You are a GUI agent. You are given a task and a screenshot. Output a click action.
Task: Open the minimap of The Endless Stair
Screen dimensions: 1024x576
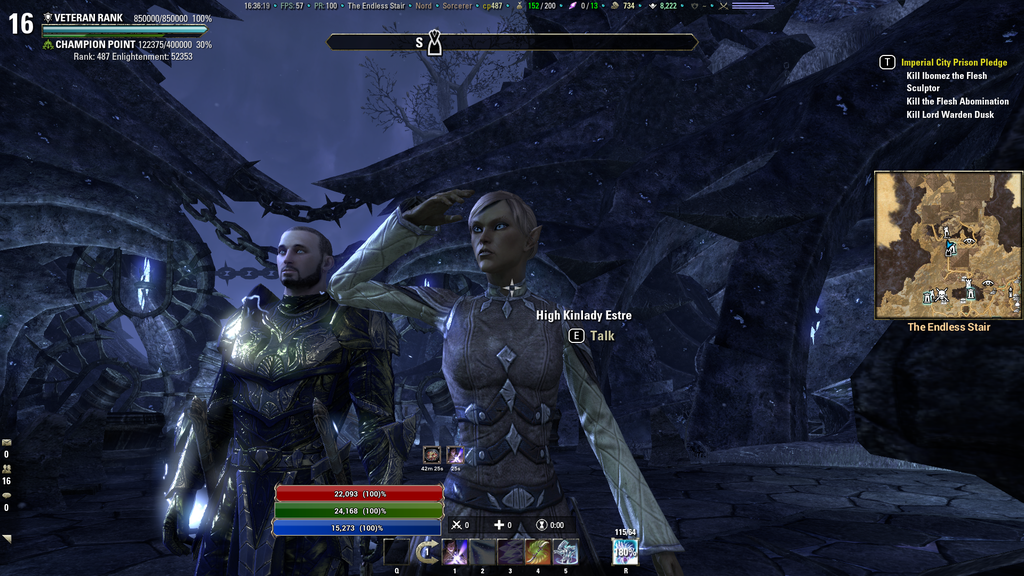(948, 245)
